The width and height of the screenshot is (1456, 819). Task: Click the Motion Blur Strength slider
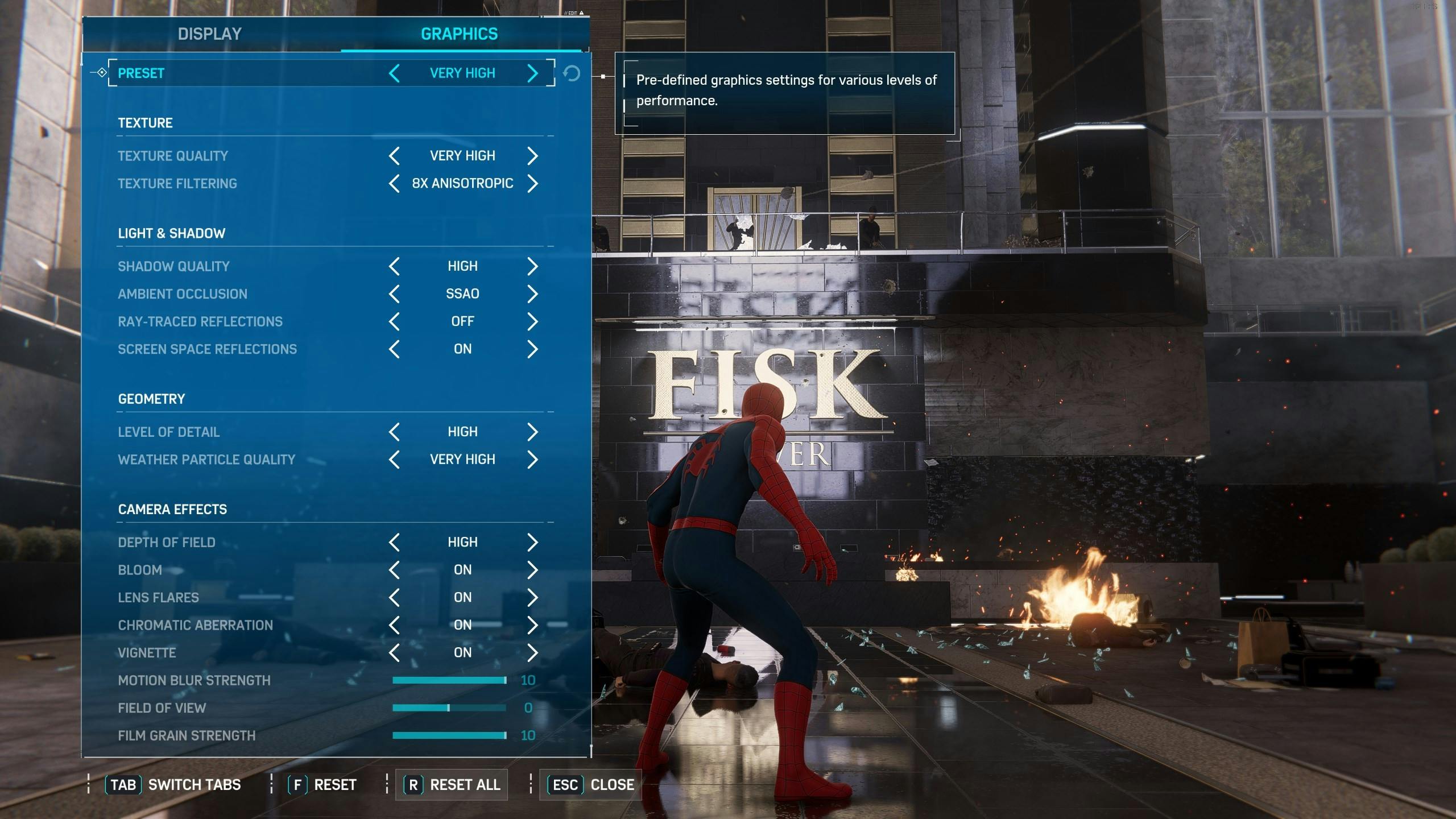(x=449, y=680)
